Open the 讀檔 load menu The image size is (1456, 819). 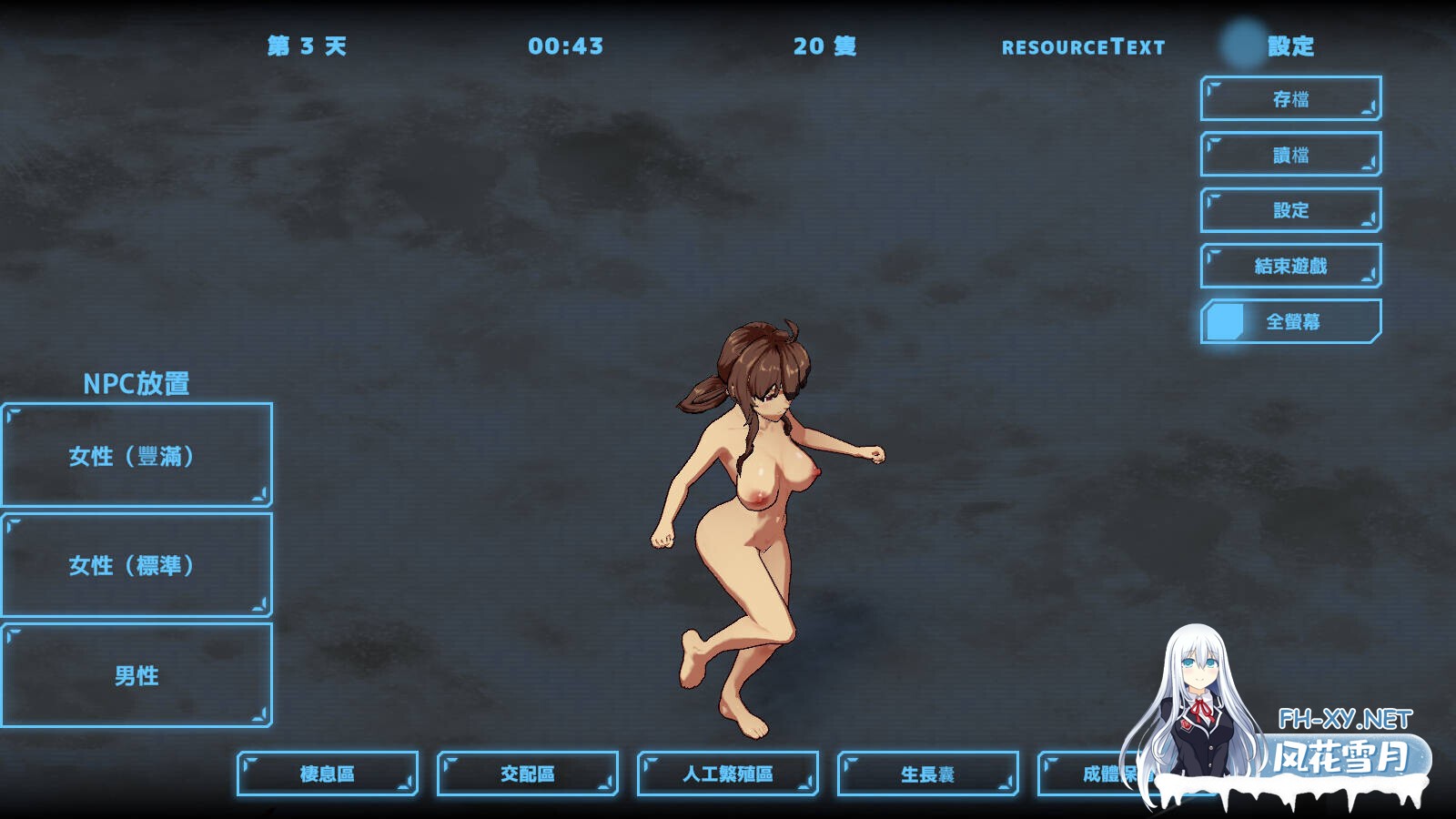1290,155
